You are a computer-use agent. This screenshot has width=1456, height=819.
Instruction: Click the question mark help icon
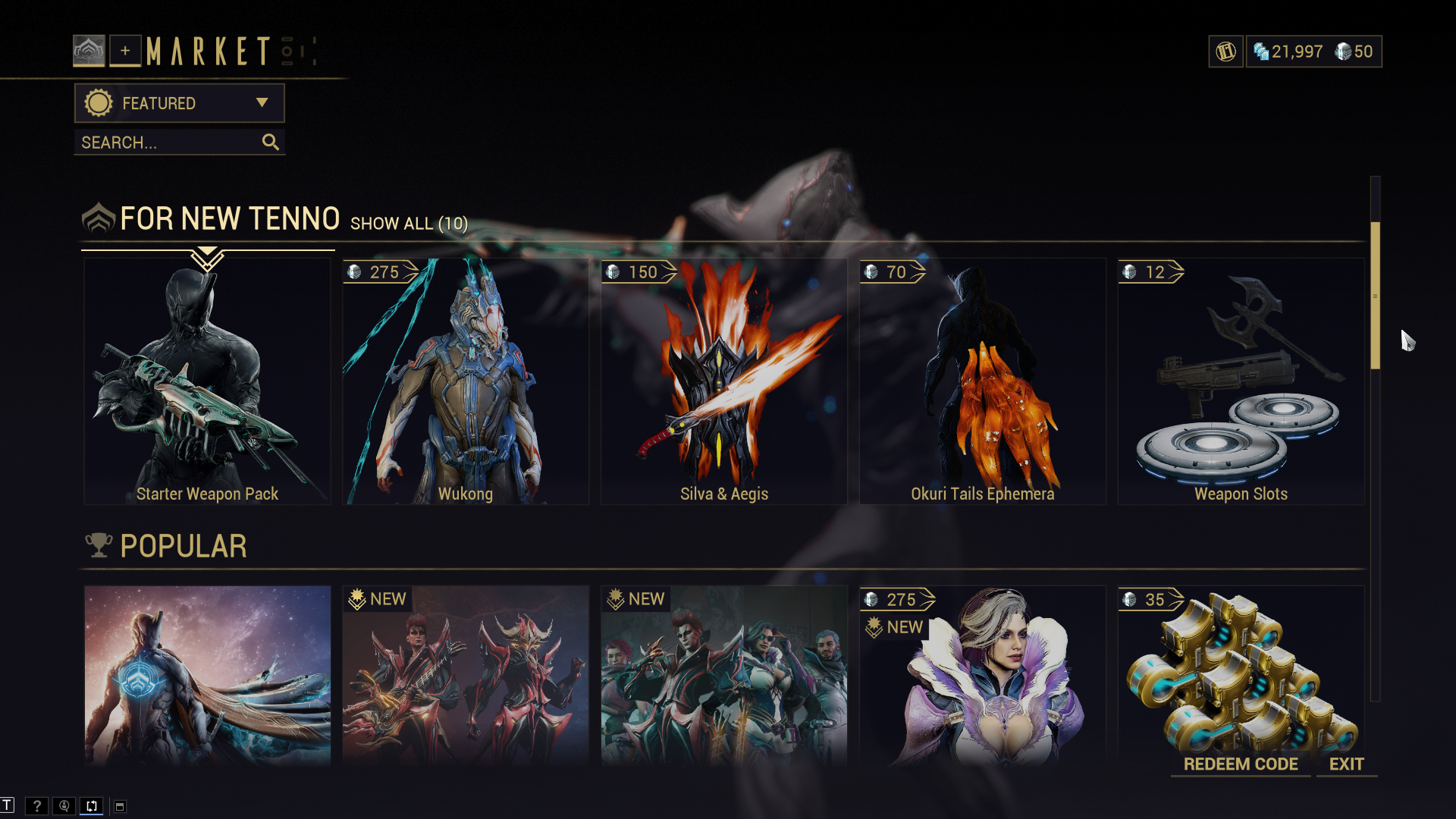36,806
